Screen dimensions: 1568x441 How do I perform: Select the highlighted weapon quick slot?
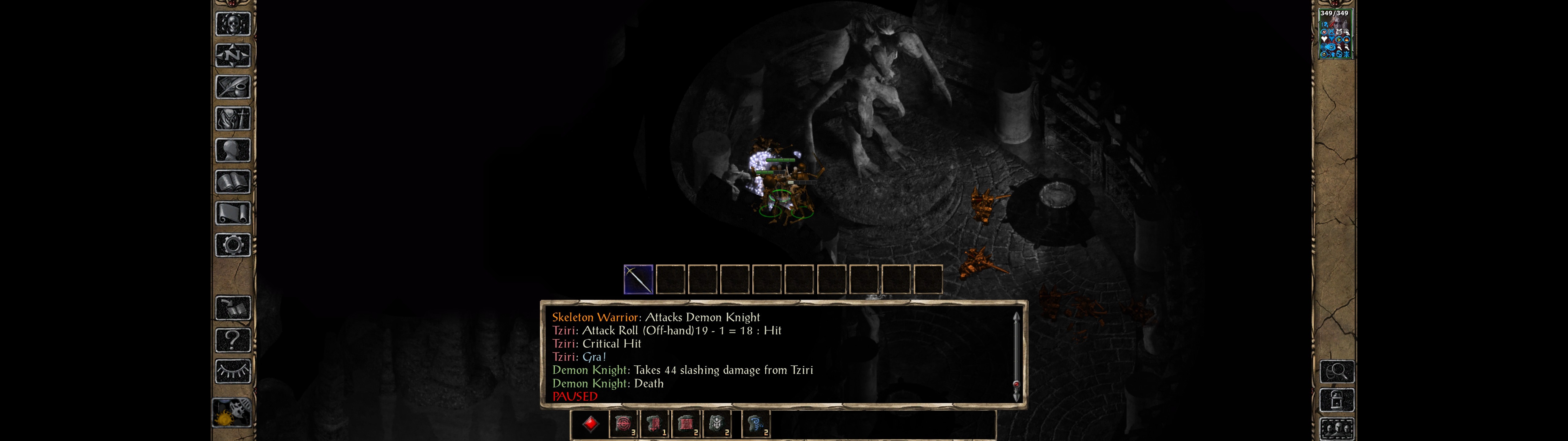638,280
